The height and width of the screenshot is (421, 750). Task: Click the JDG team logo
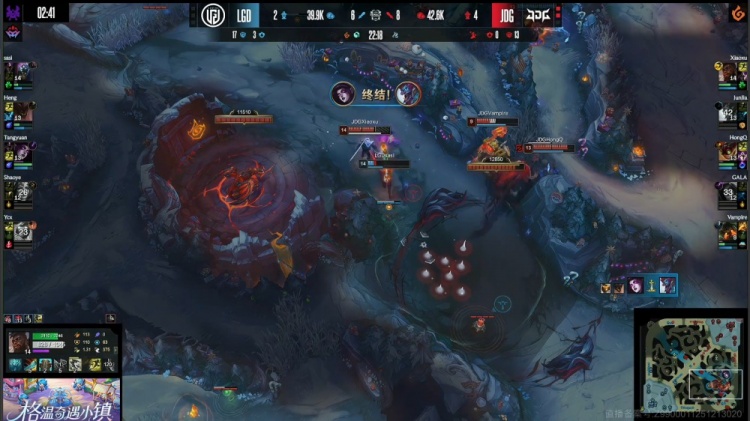coord(538,15)
